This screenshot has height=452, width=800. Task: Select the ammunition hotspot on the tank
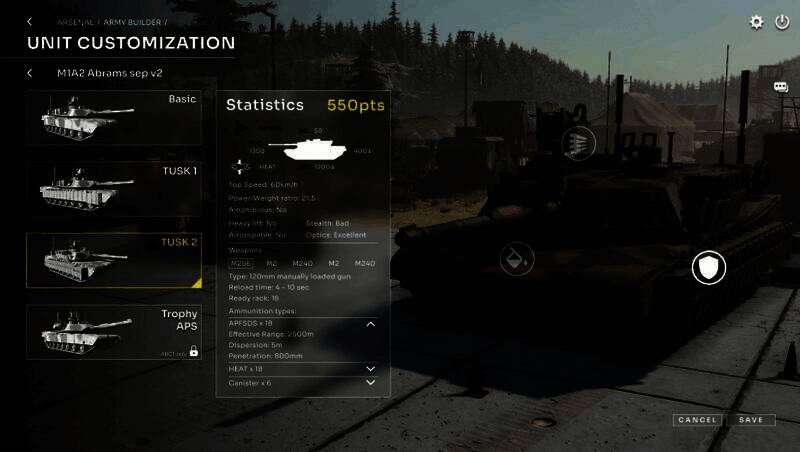point(579,141)
